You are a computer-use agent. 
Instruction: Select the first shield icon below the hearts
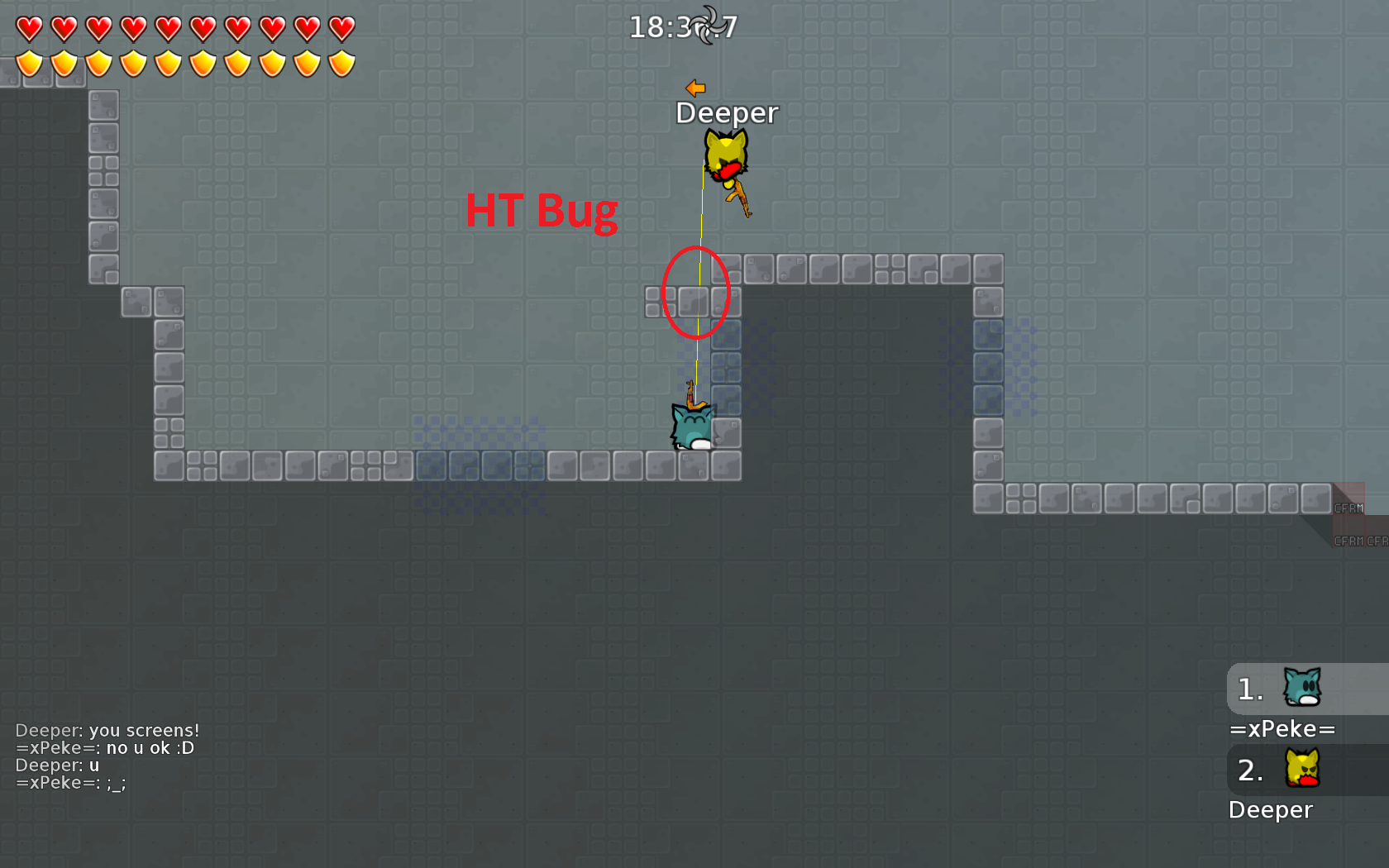point(29,62)
